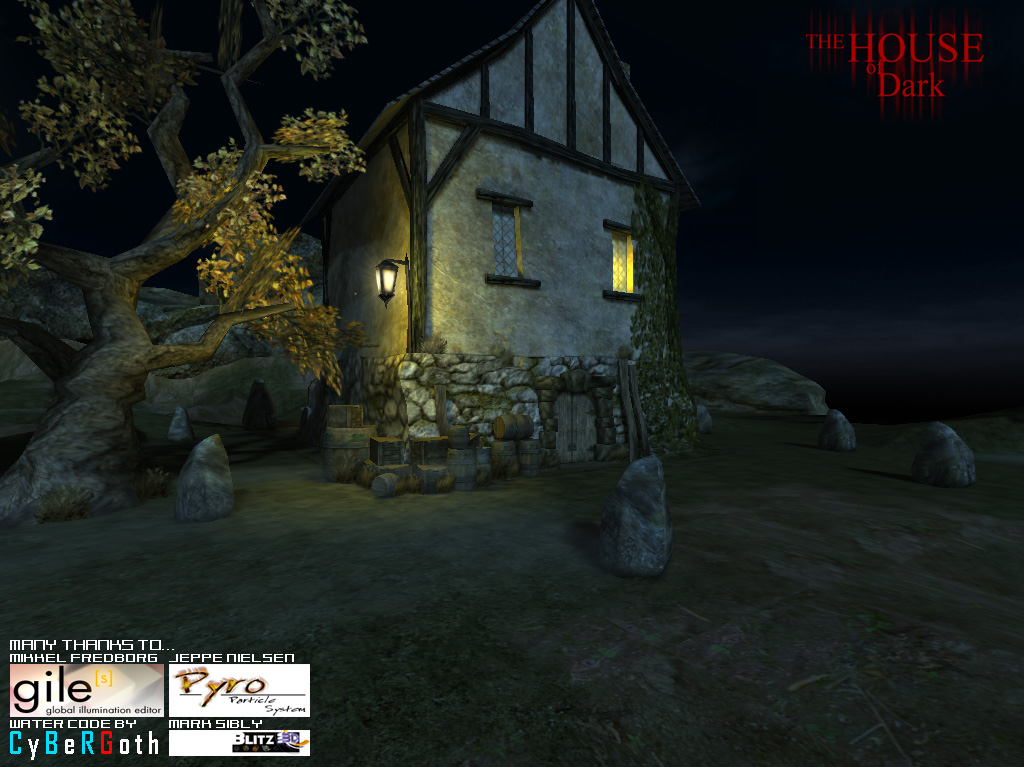1024x767 pixels.
Task: Click the CyBeRGoth water code credit
Action: point(84,743)
